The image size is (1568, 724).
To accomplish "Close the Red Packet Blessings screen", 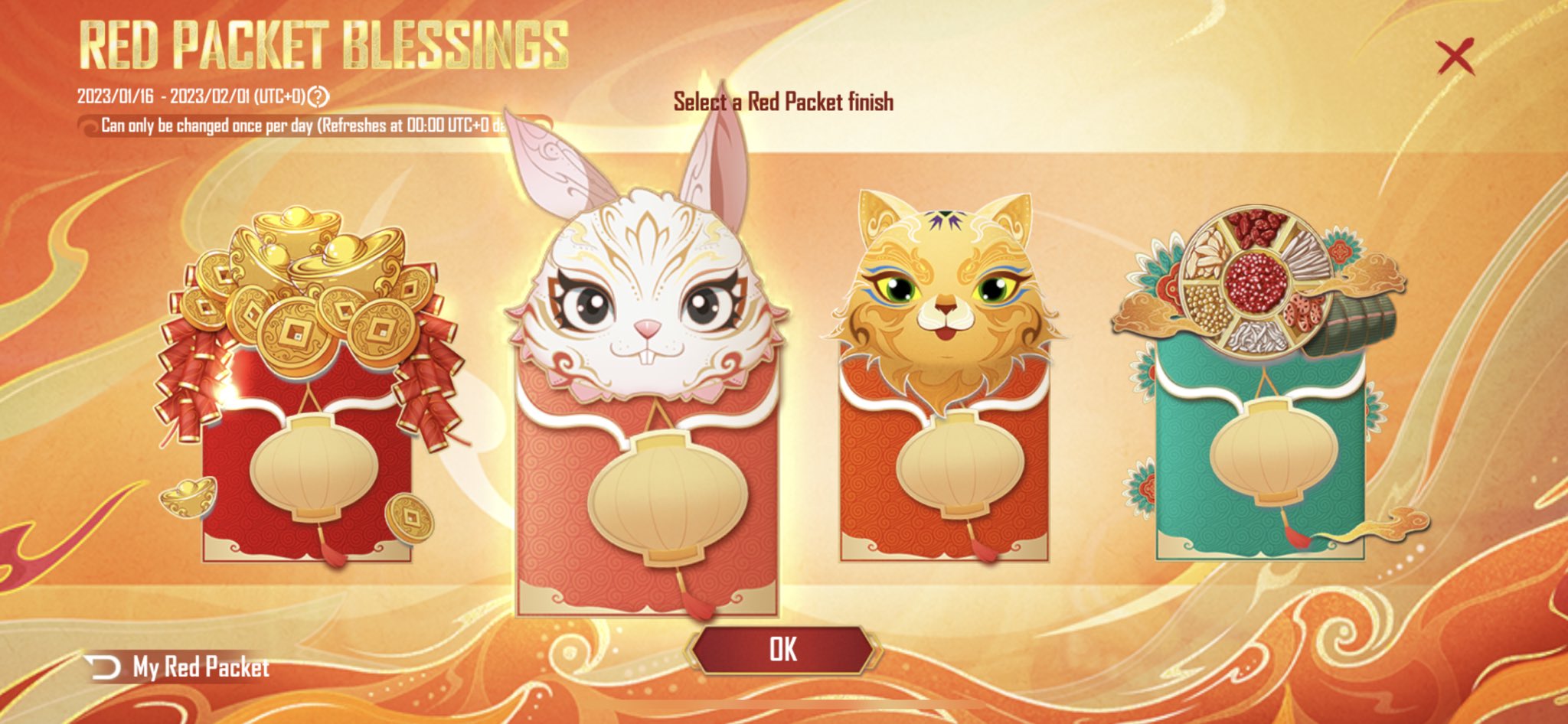I will [x=1454, y=57].
